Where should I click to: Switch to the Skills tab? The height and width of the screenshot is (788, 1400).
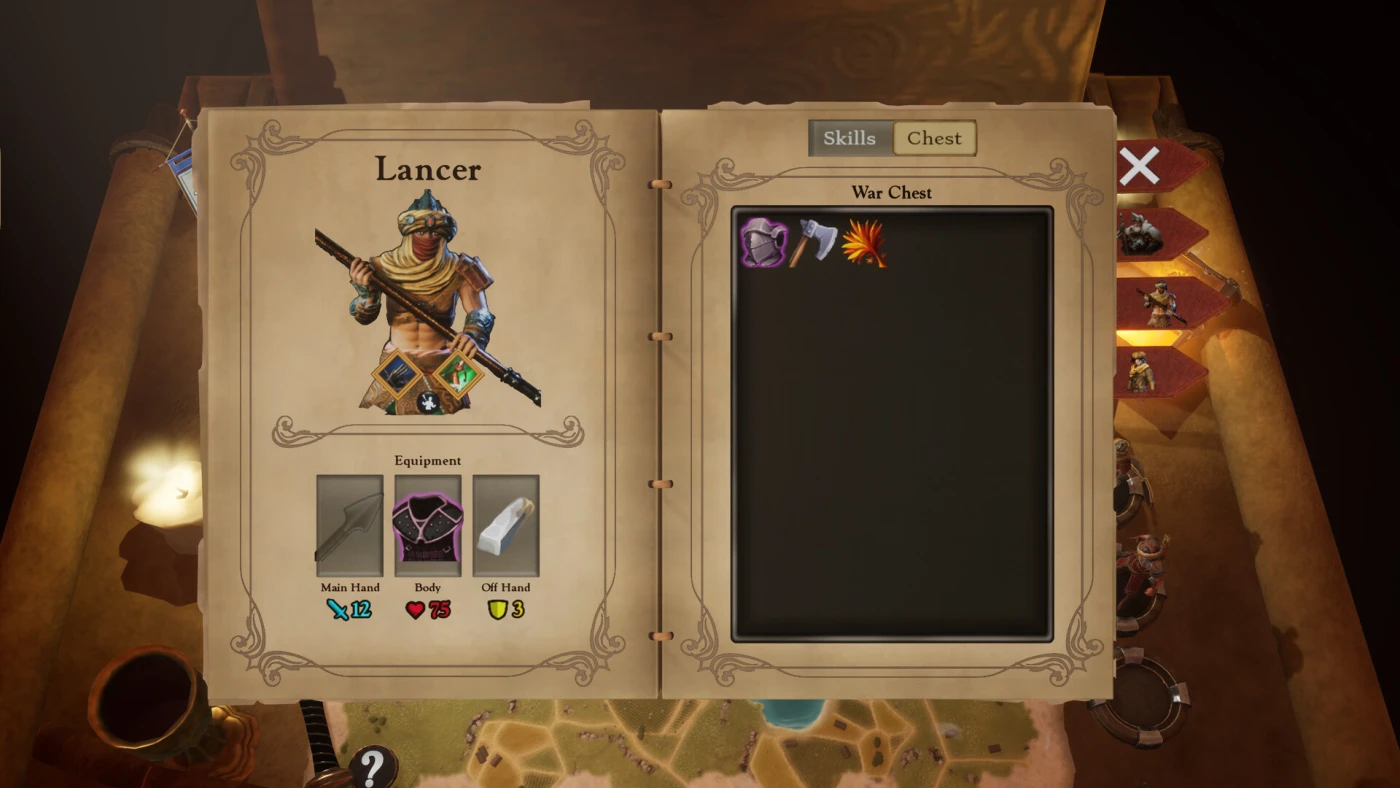pyautogui.click(x=850, y=138)
